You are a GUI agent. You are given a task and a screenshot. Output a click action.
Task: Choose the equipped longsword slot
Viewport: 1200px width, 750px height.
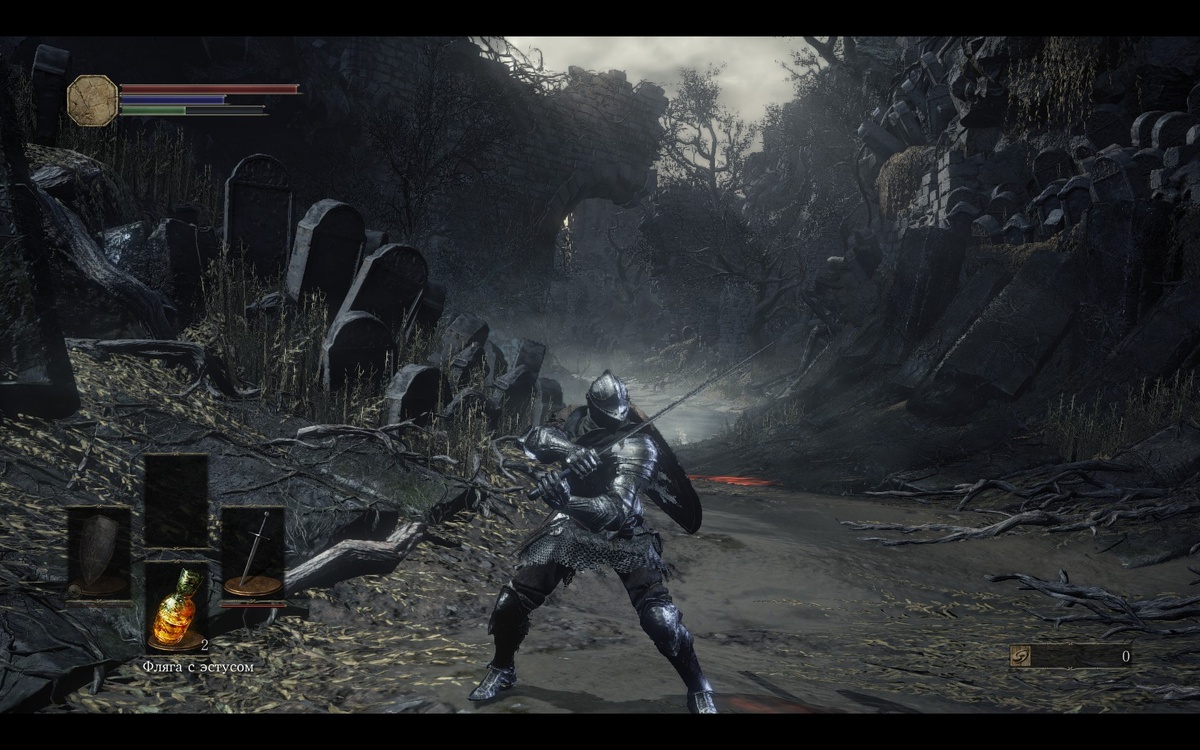(252, 553)
